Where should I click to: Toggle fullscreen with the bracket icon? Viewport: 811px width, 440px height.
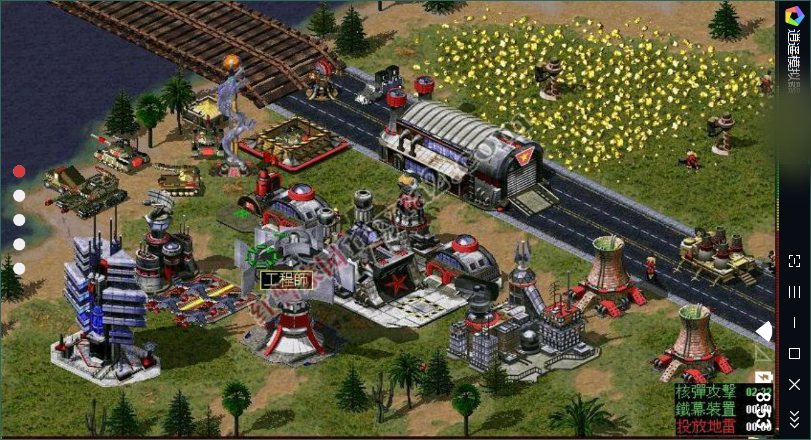(794, 261)
